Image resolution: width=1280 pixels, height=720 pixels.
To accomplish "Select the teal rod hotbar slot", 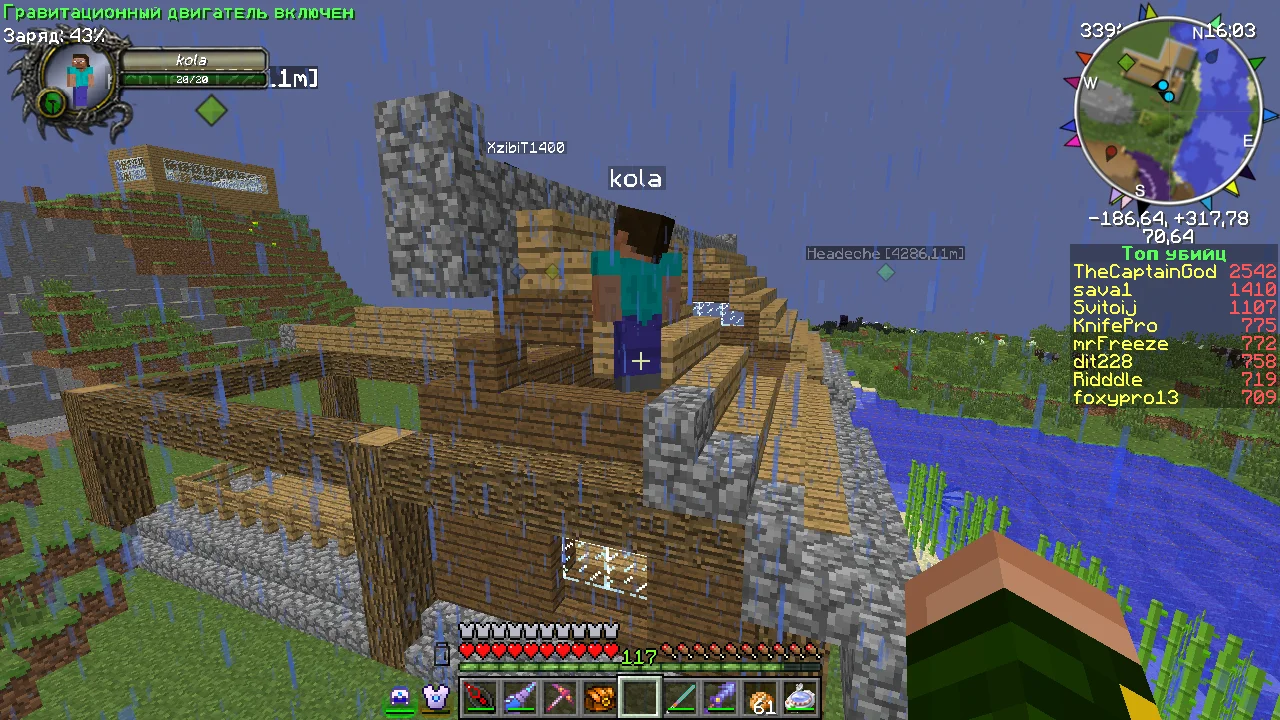I will (x=680, y=696).
